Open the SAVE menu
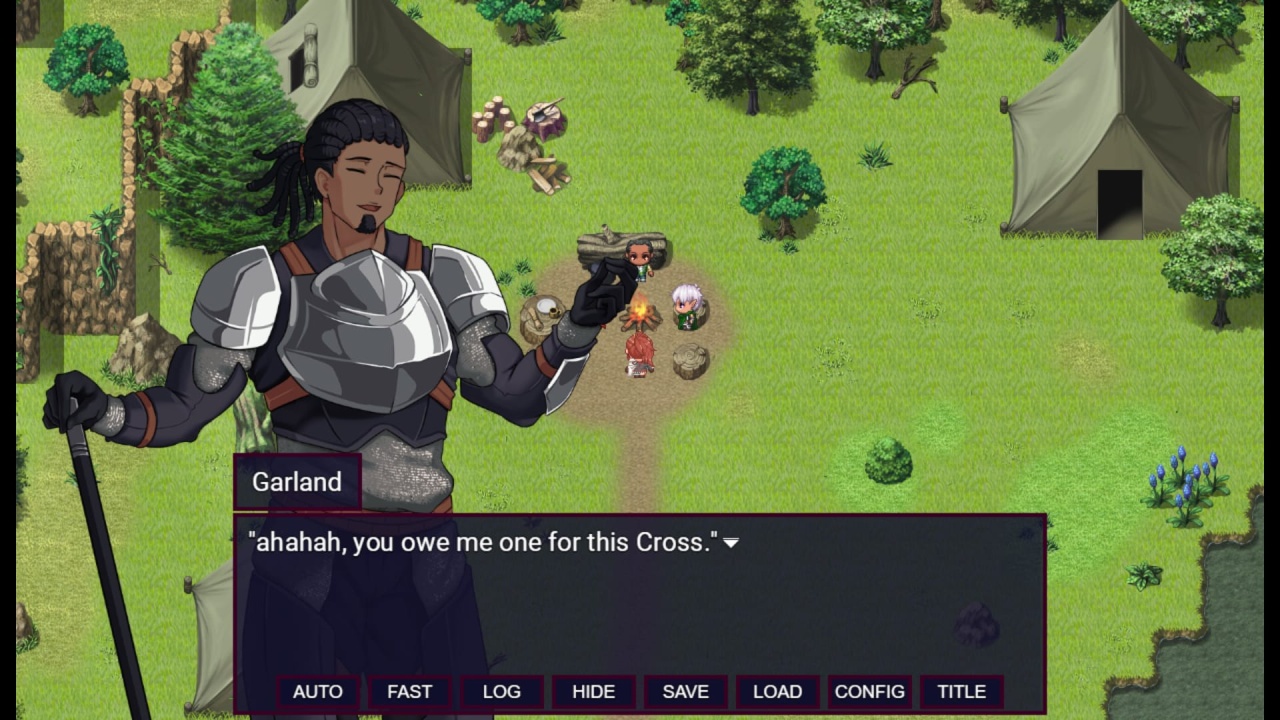Image resolution: width=1280 pixels, height=720 pixels. pyautogui.click(x=685, y=692)
